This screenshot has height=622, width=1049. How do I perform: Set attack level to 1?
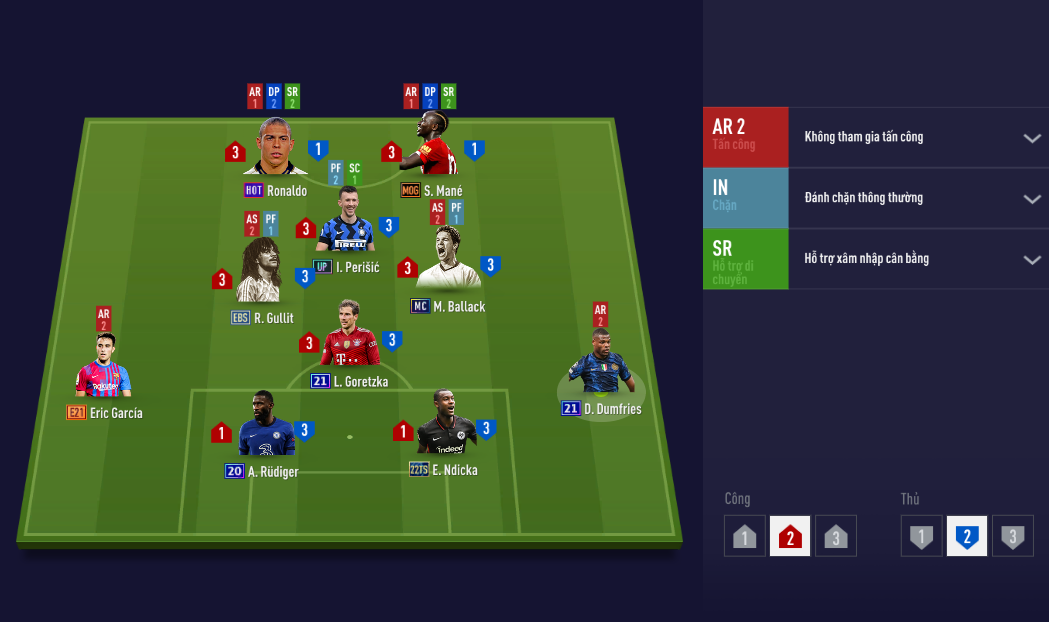pyautogui.click(x=745, y=537)
